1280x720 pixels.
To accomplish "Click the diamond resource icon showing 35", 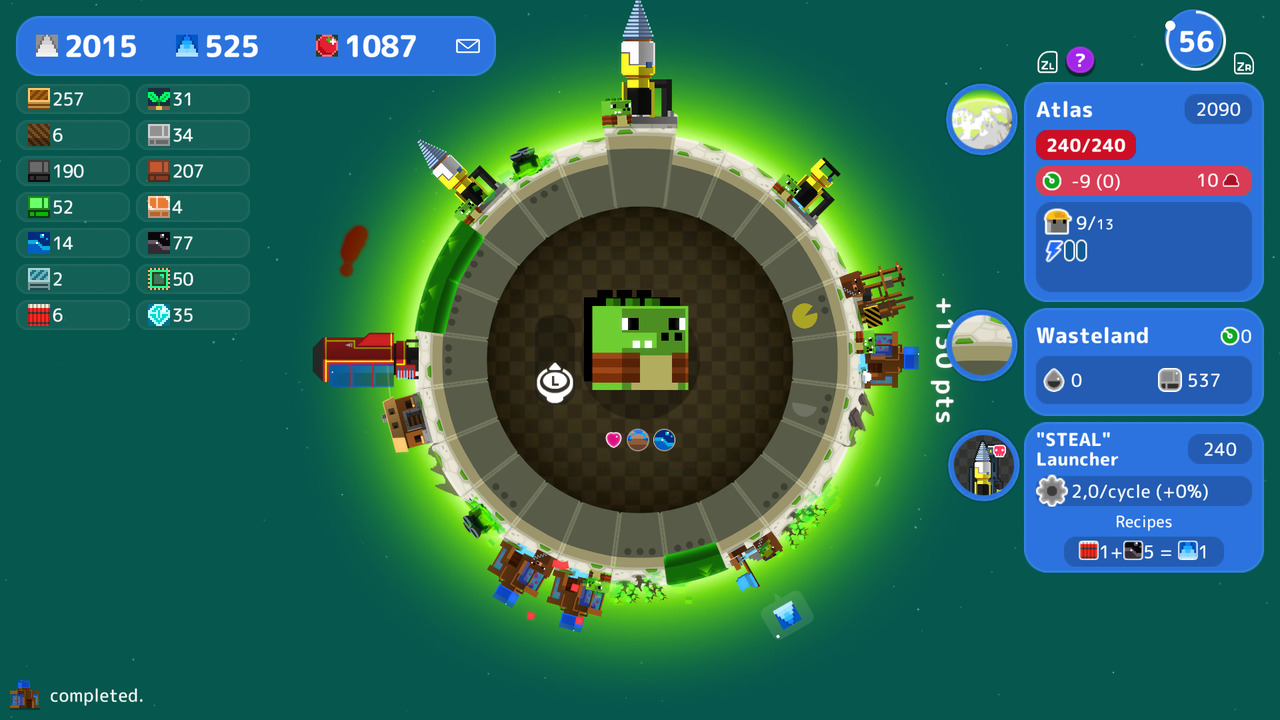I will [x=157, y=315].
